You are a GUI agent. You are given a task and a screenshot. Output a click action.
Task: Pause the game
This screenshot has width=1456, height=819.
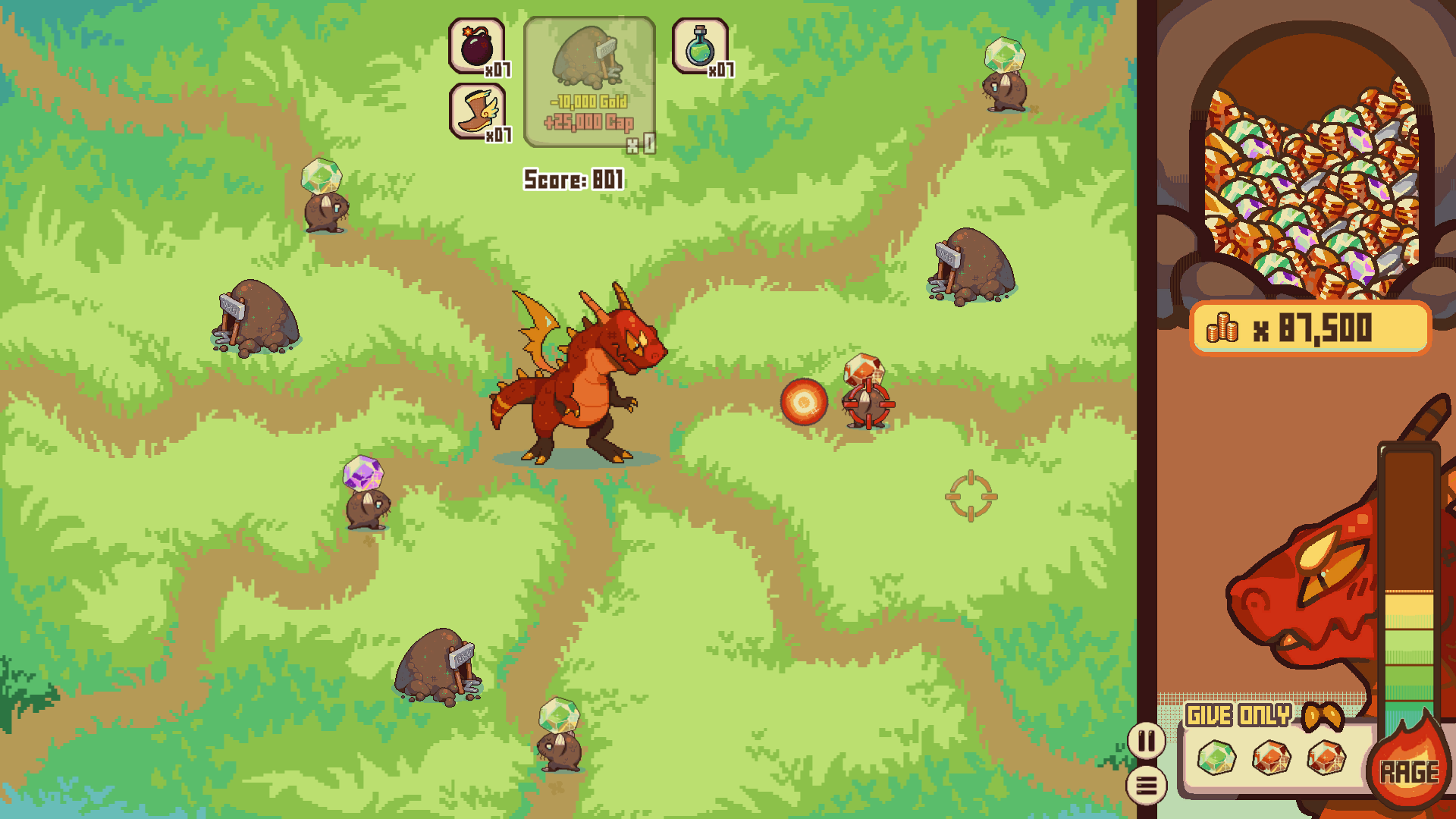tap(1146, 740)
